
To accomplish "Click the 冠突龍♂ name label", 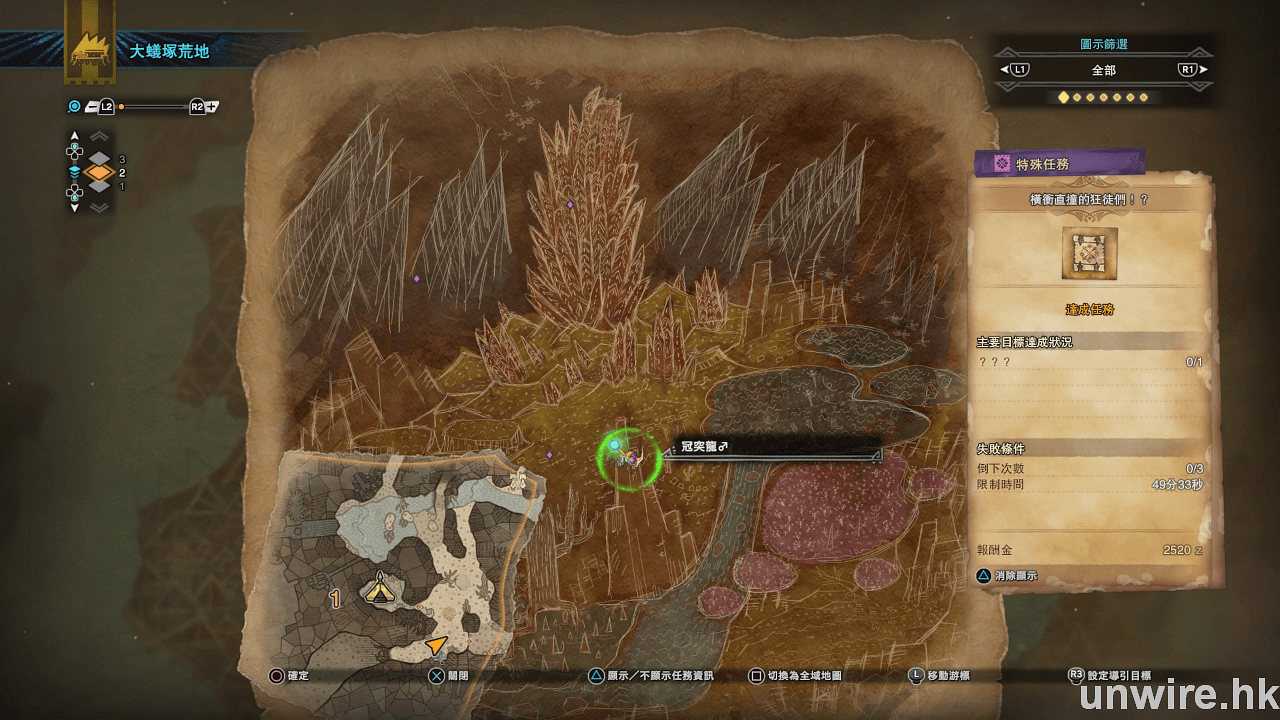I will coord(704,446).
